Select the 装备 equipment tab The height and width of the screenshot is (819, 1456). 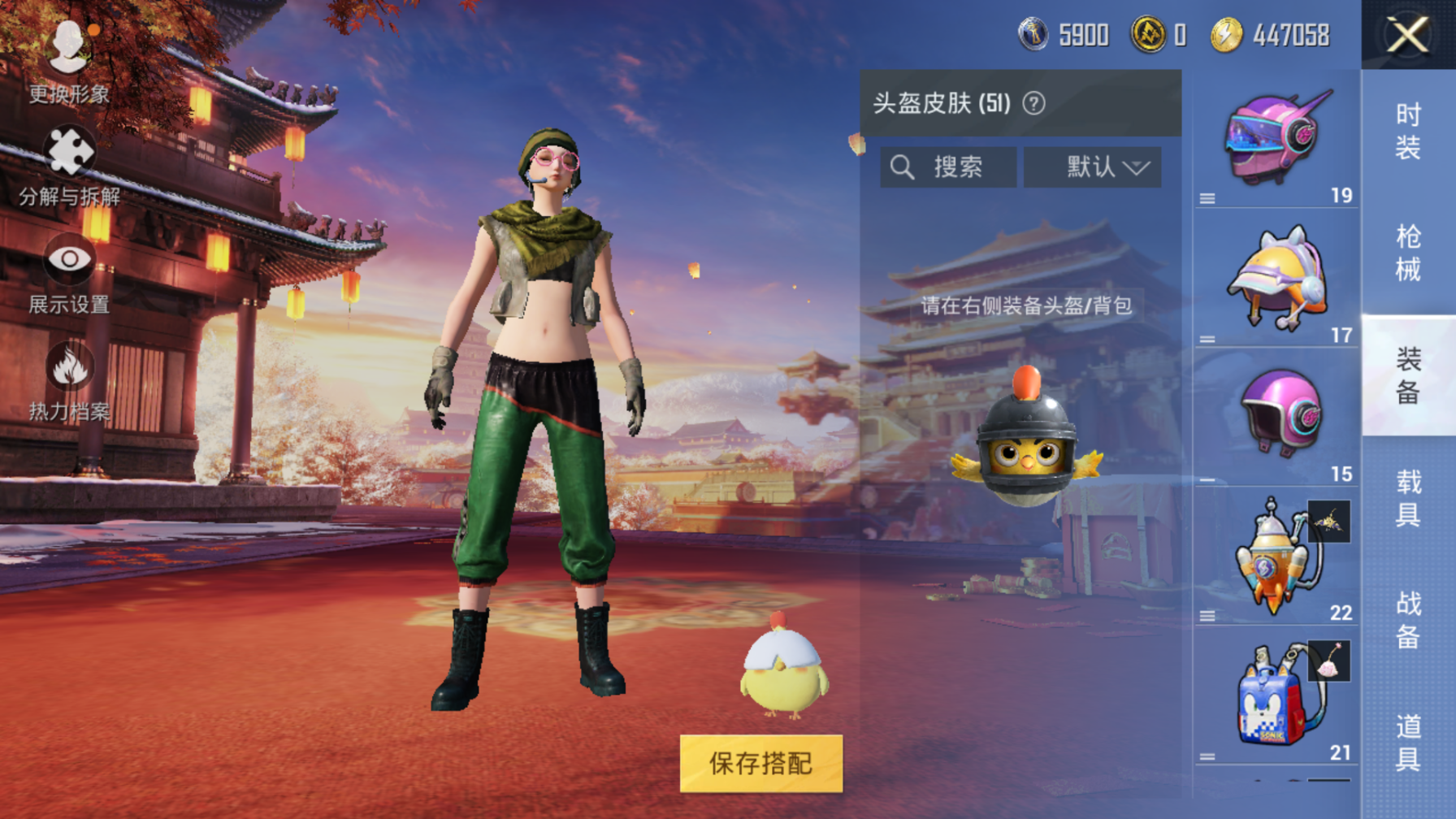tap(1408, 375)
